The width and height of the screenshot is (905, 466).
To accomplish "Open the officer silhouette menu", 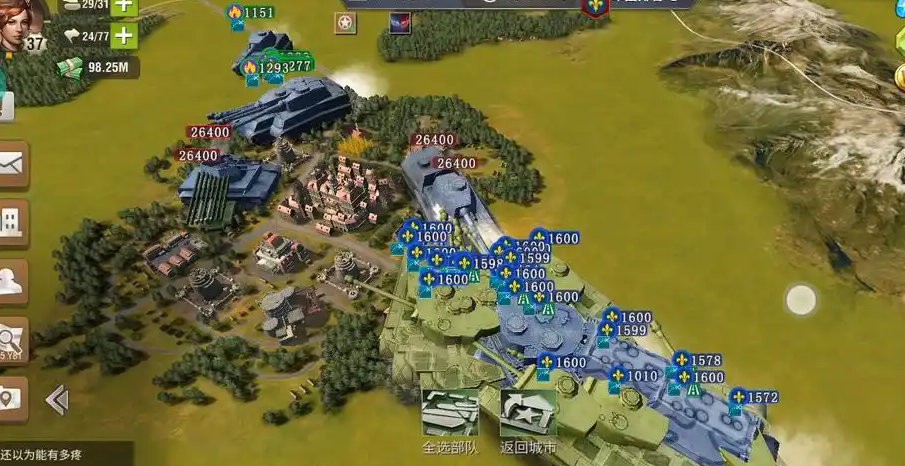I will (13, 281).
